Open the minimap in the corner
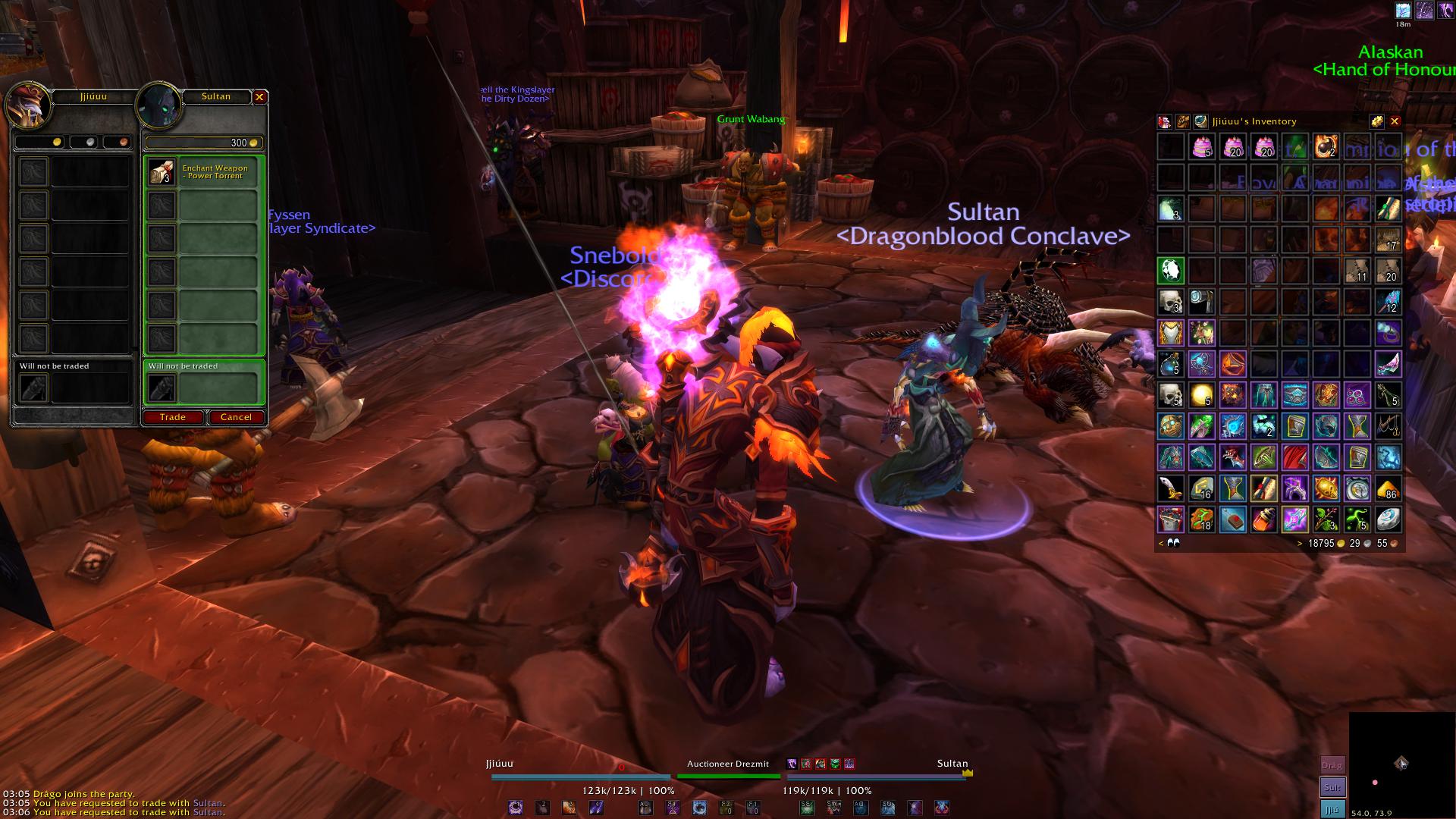The width and height of the screenshot is (1456, 819). 1401,763
